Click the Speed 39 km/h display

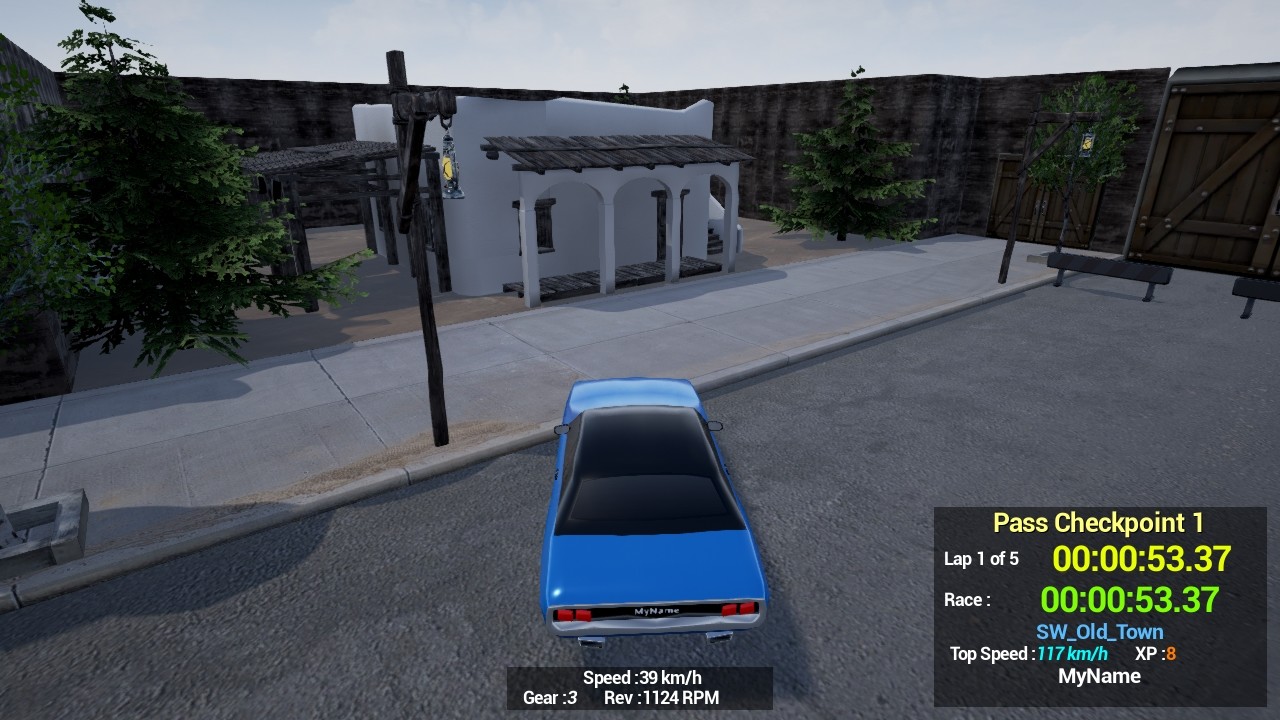pos(640,677)
